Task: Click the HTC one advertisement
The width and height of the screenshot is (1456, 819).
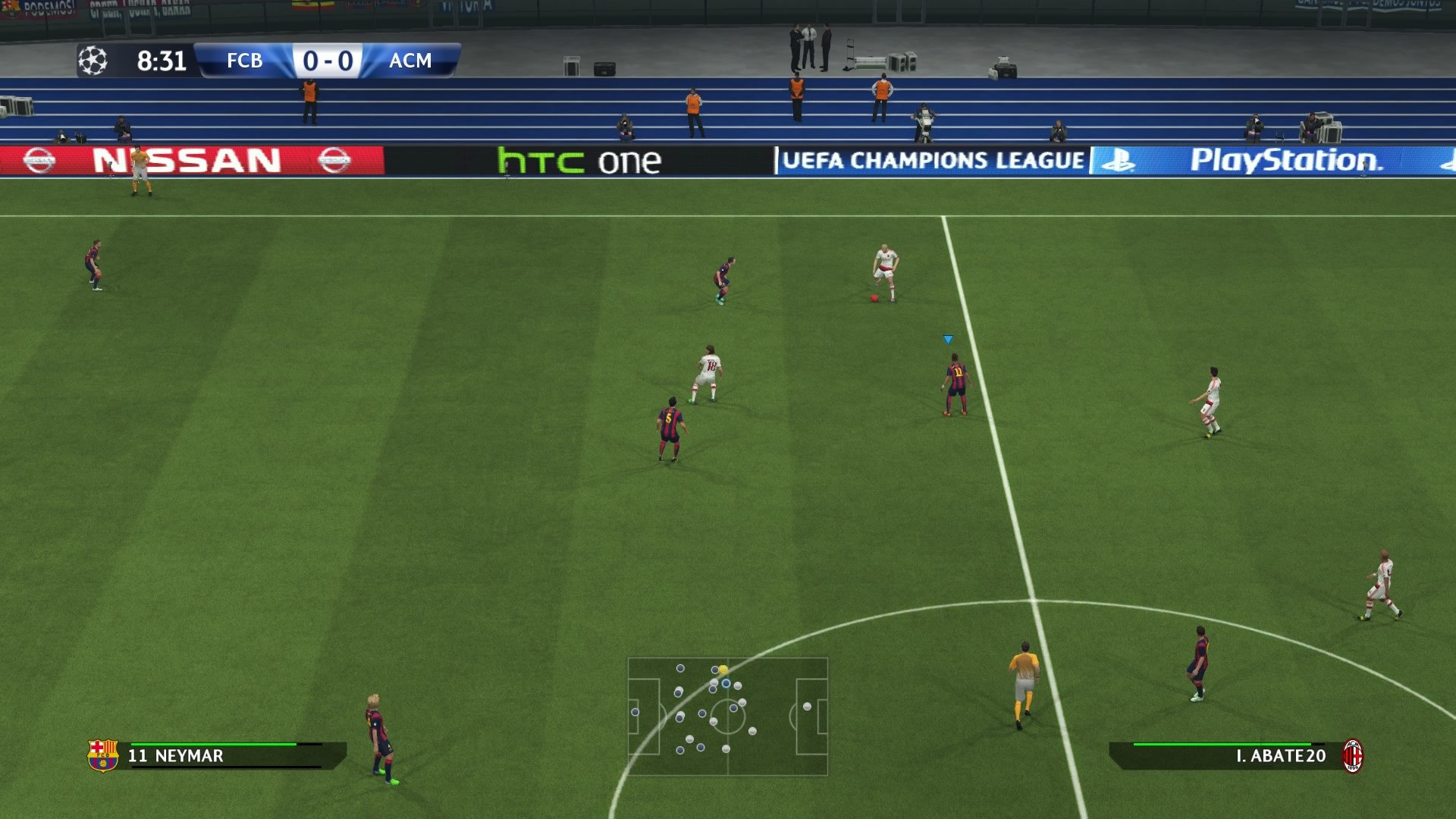Action: click(x=578, y=159)
